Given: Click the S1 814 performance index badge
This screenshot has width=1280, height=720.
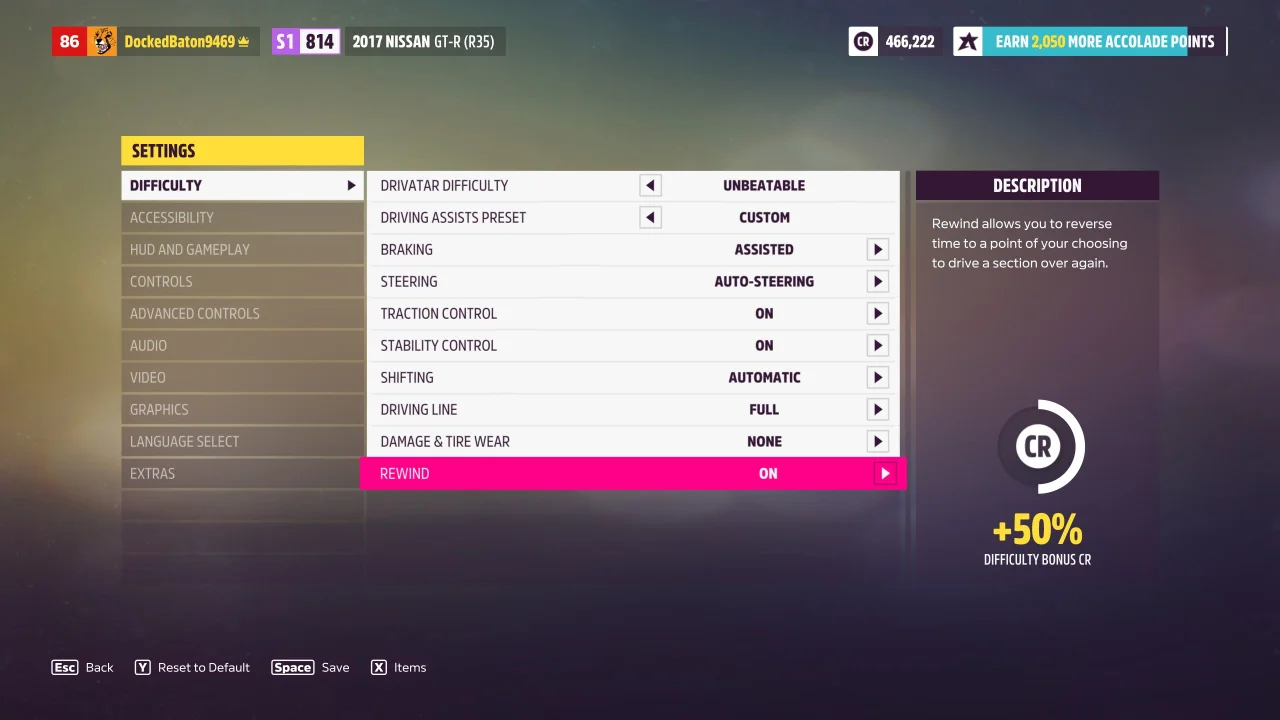Looking at the screenshot, I should point(305,41).
